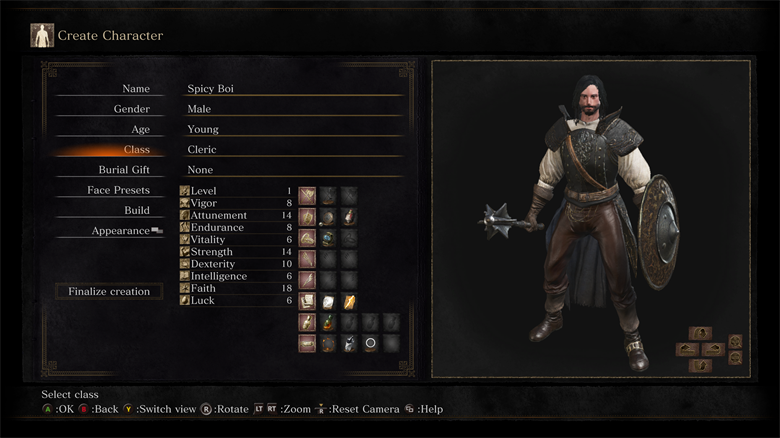Viewport: 780px width, 438px height.
Task: Open the Build option
Action: (x=136, y=210)
